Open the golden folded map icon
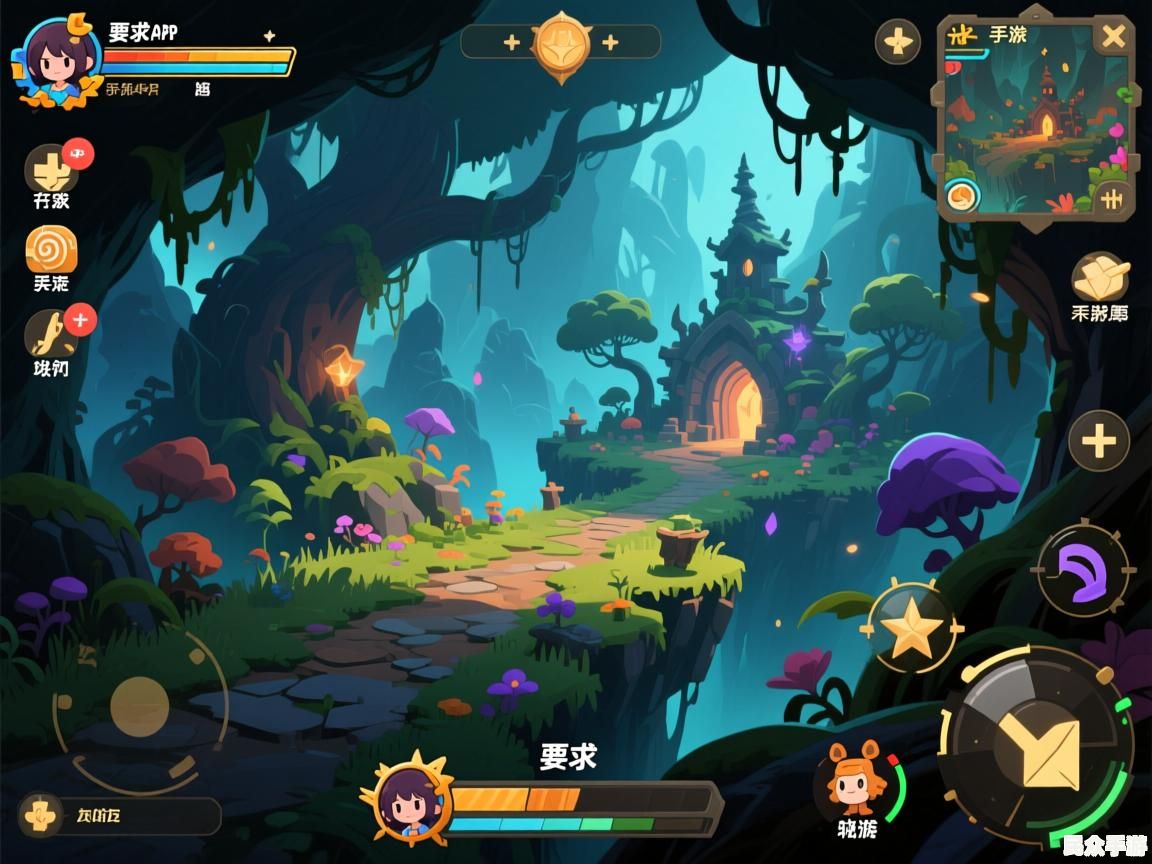Image resolution: width=1152 pixels, height=864 pixels. 1100,275
